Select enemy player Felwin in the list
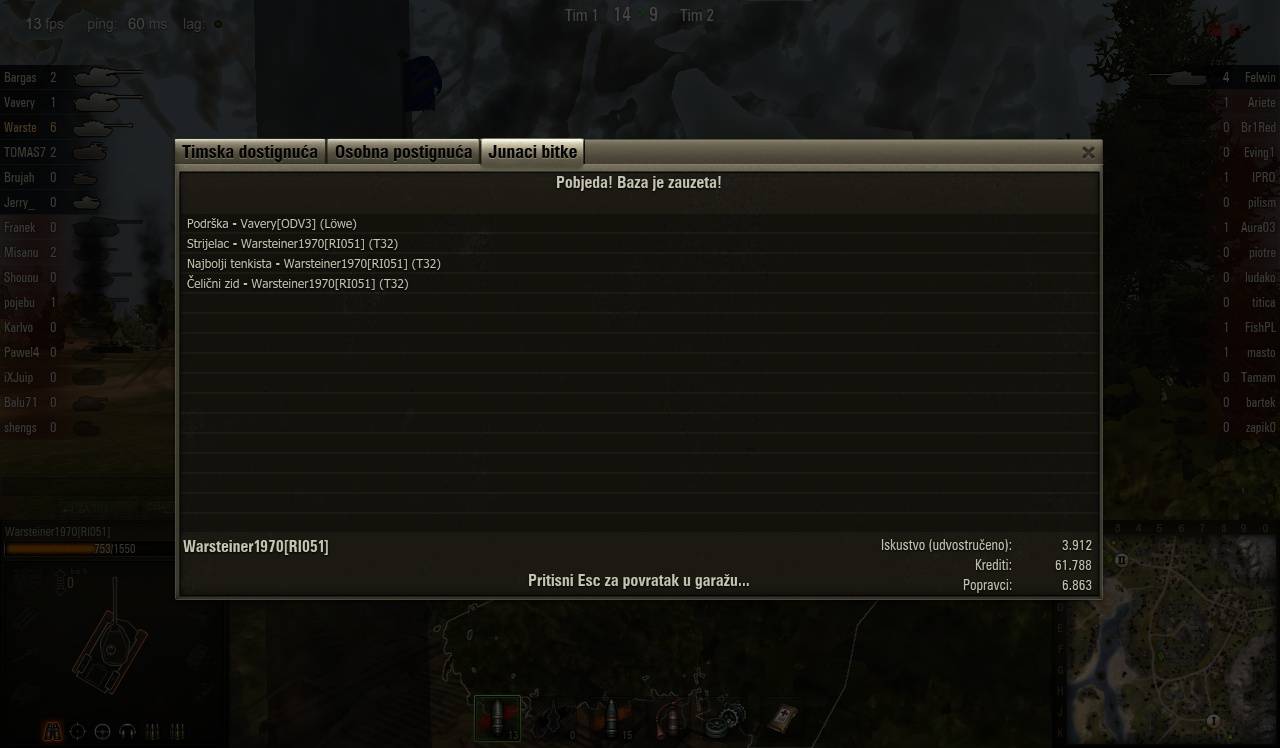The image size is (1280, 748). [1259, 78]
